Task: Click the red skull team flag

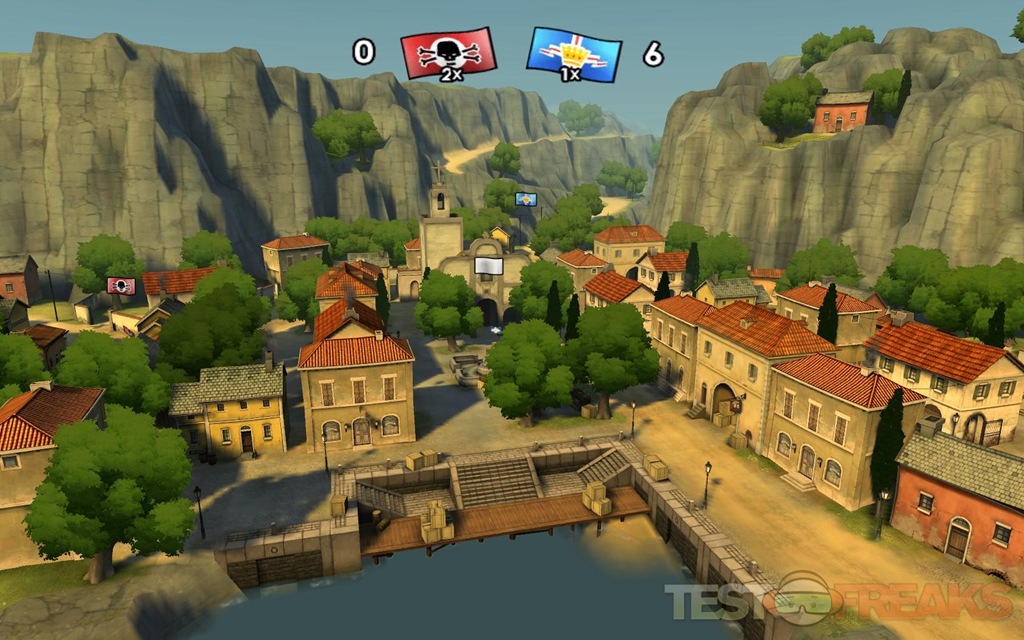Action: (448, 51)
